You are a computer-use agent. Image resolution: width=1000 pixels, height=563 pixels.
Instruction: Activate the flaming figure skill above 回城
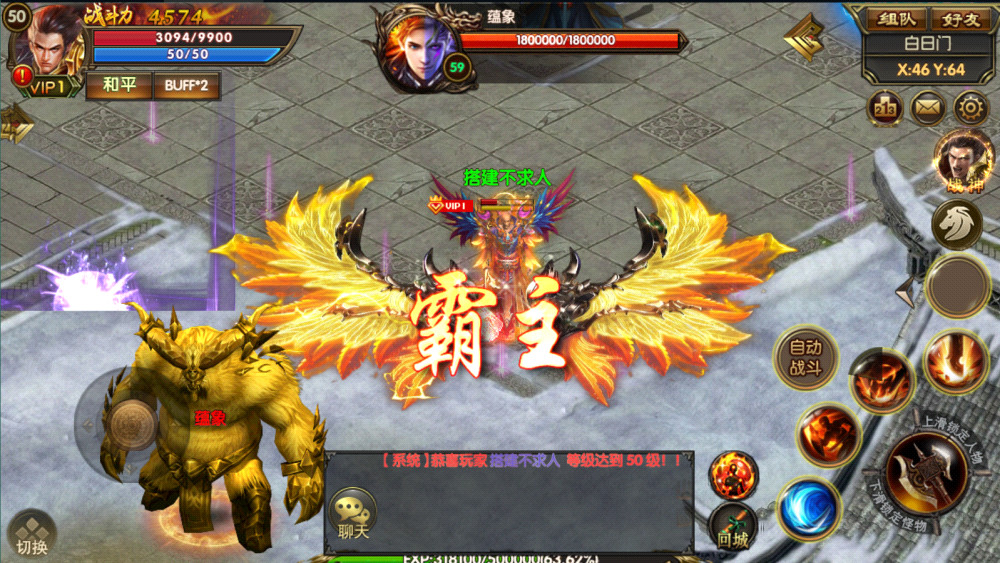734,474
